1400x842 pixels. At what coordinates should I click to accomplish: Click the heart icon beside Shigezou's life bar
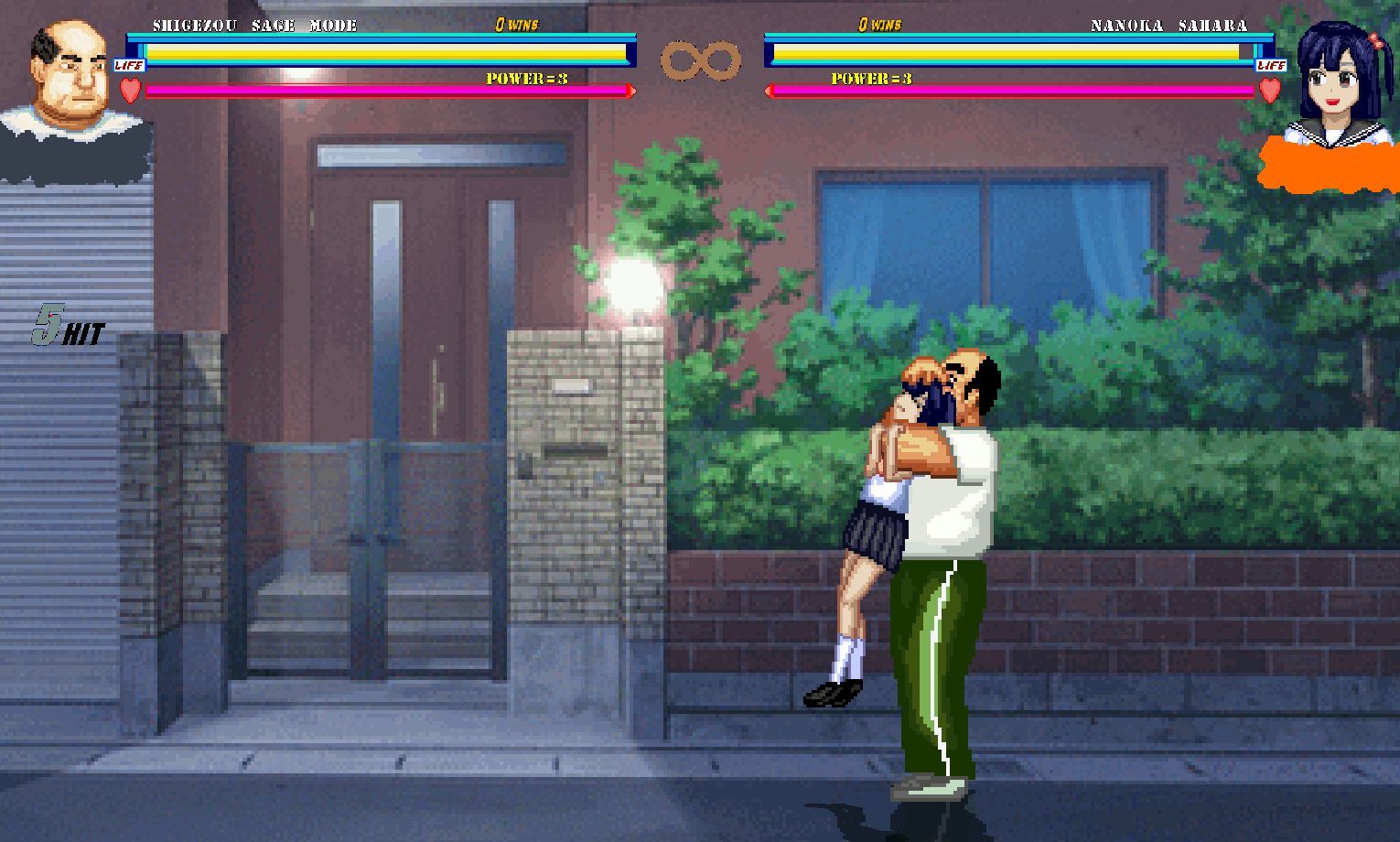(129, 91)
